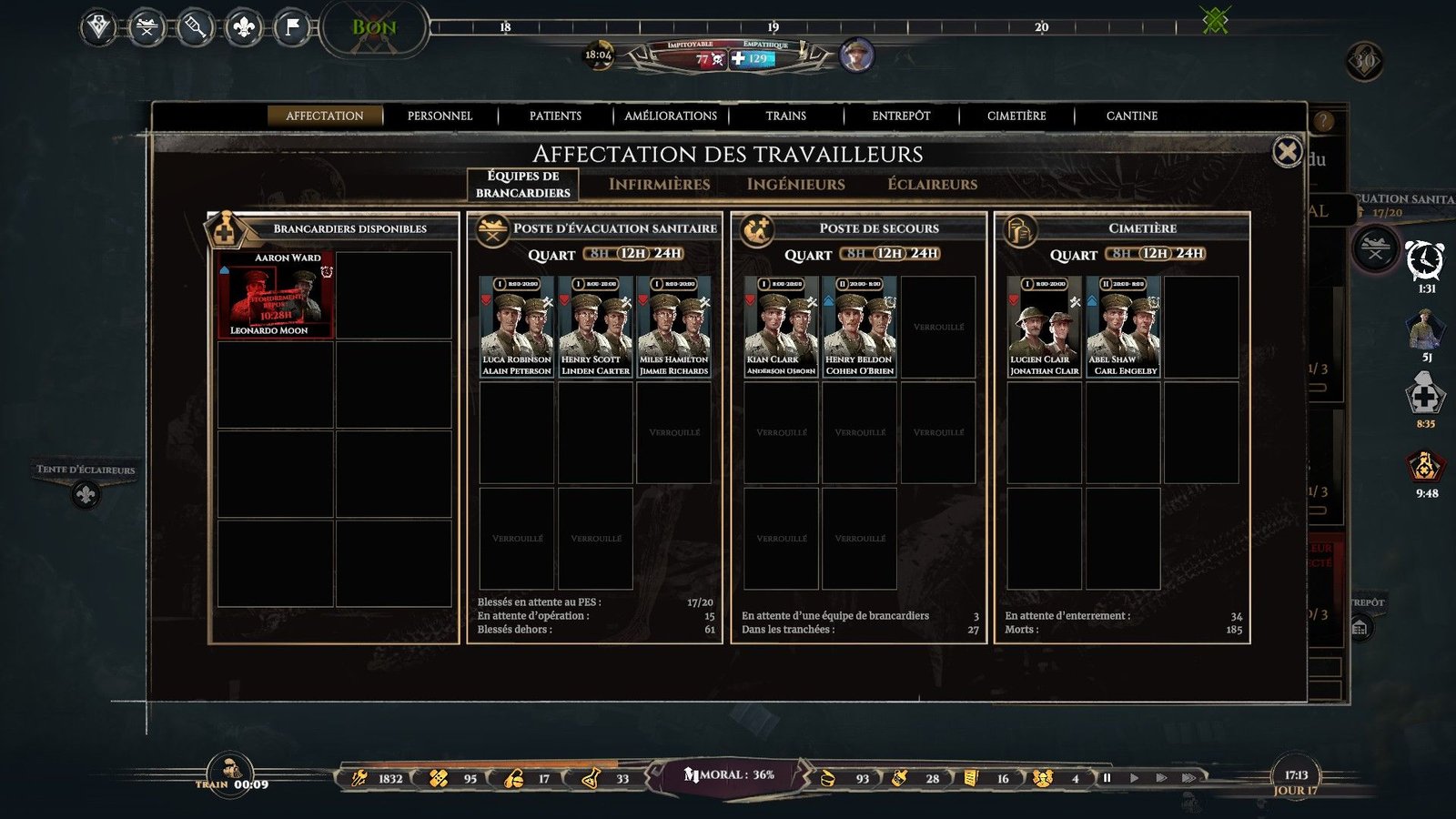Select the Kian Clark stretcher team card
The height and width of the screenshot is (819, 1456).
[781, 327]
